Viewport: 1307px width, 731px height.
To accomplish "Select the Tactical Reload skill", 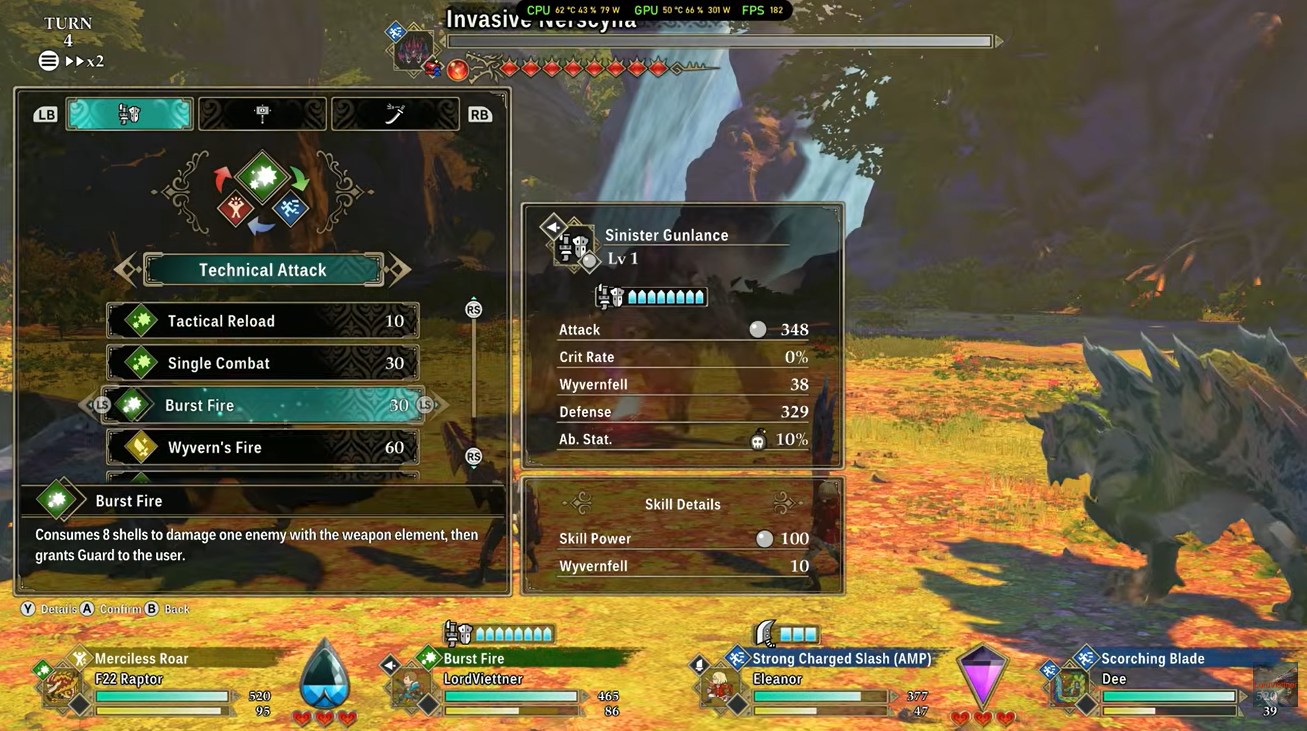I will point(262,321).
